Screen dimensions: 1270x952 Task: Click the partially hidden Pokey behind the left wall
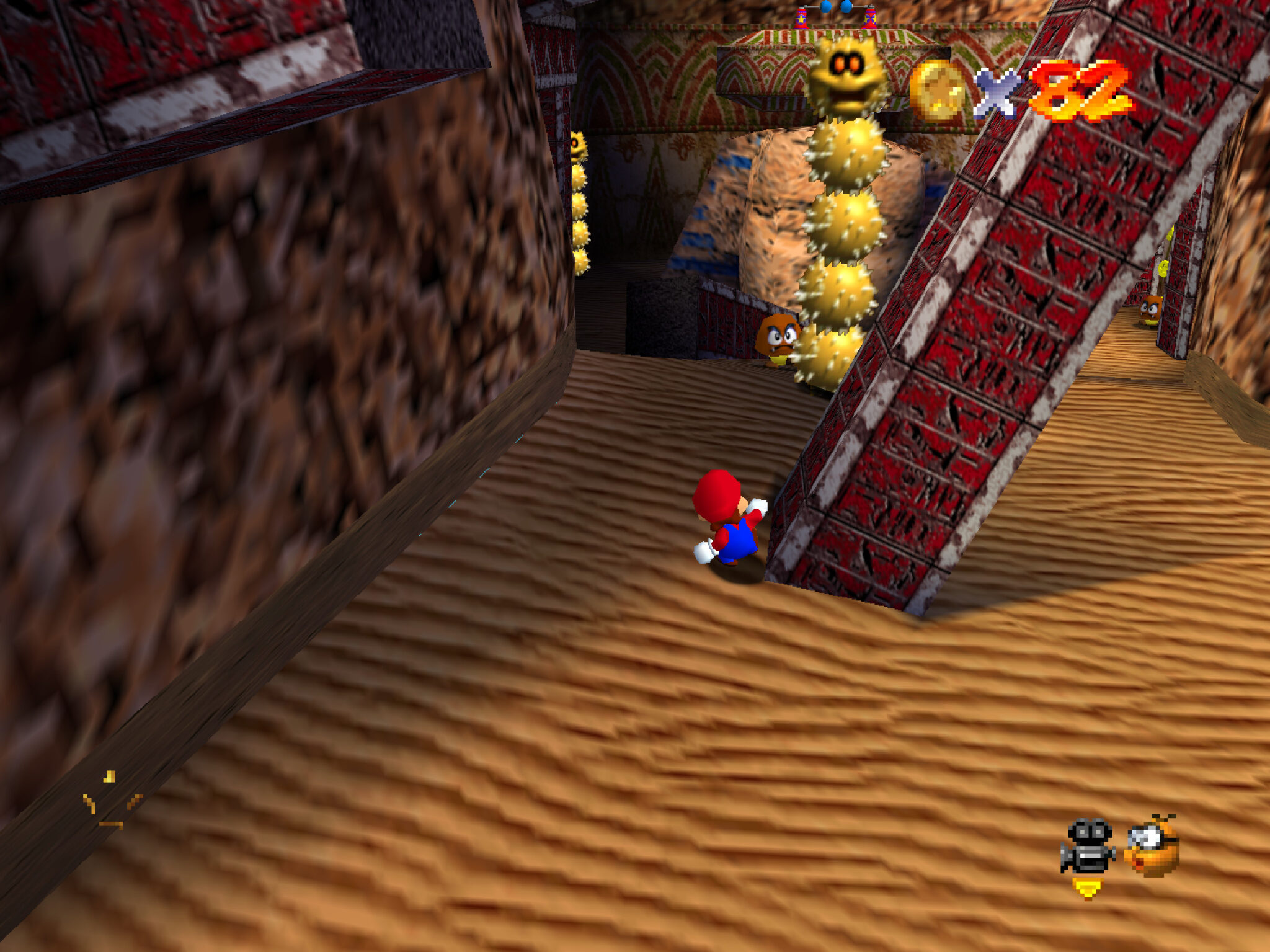coord(579,186)
